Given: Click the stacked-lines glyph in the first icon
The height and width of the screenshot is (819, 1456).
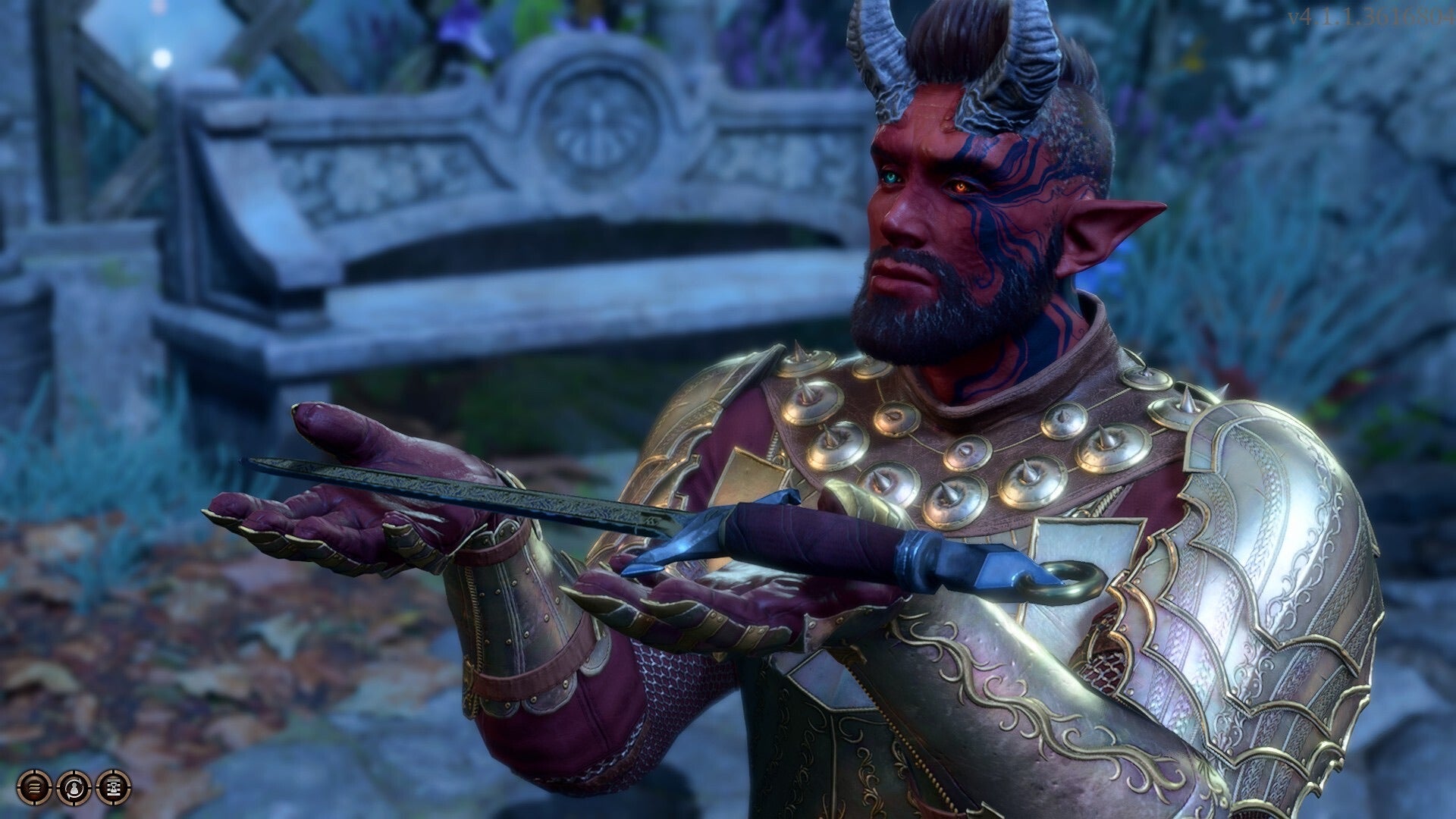Looking at the screenshot, I should [x=33, y=787].
